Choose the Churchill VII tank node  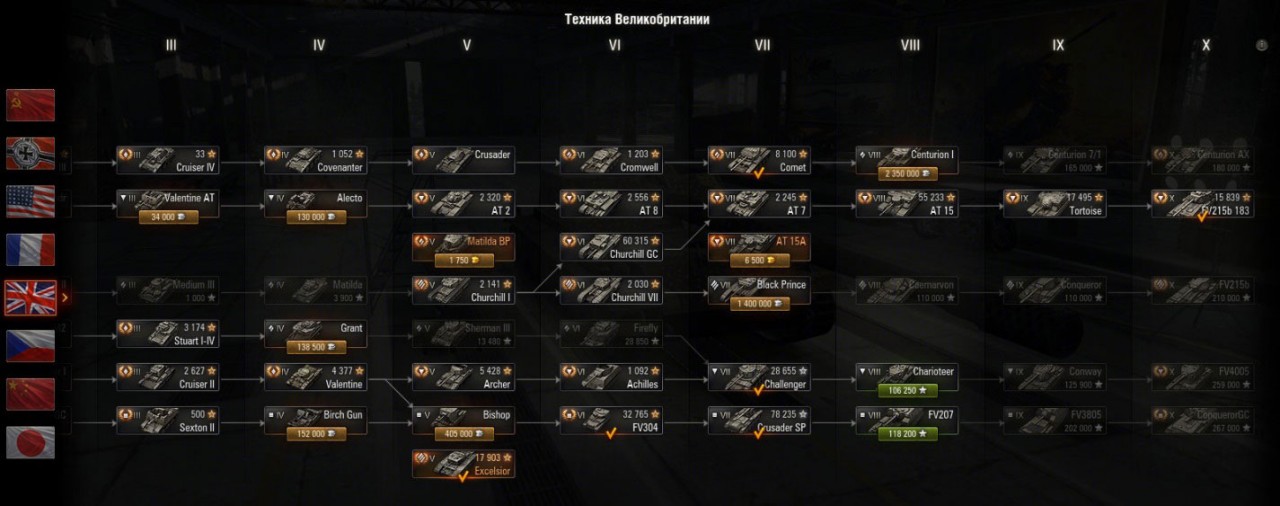pos(612,291)
